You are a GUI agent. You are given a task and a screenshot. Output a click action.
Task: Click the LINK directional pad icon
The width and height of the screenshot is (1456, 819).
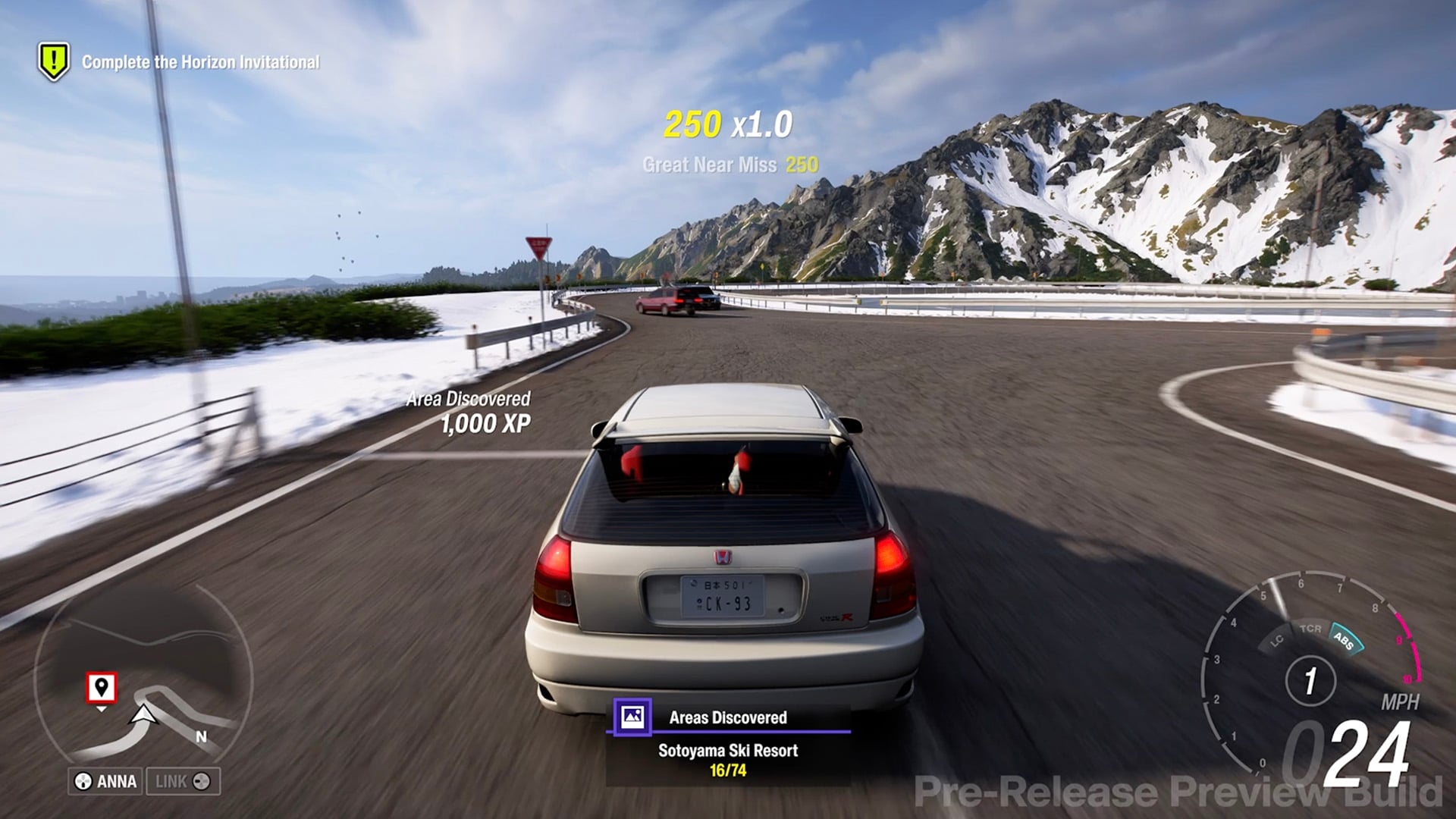[201, 781]
